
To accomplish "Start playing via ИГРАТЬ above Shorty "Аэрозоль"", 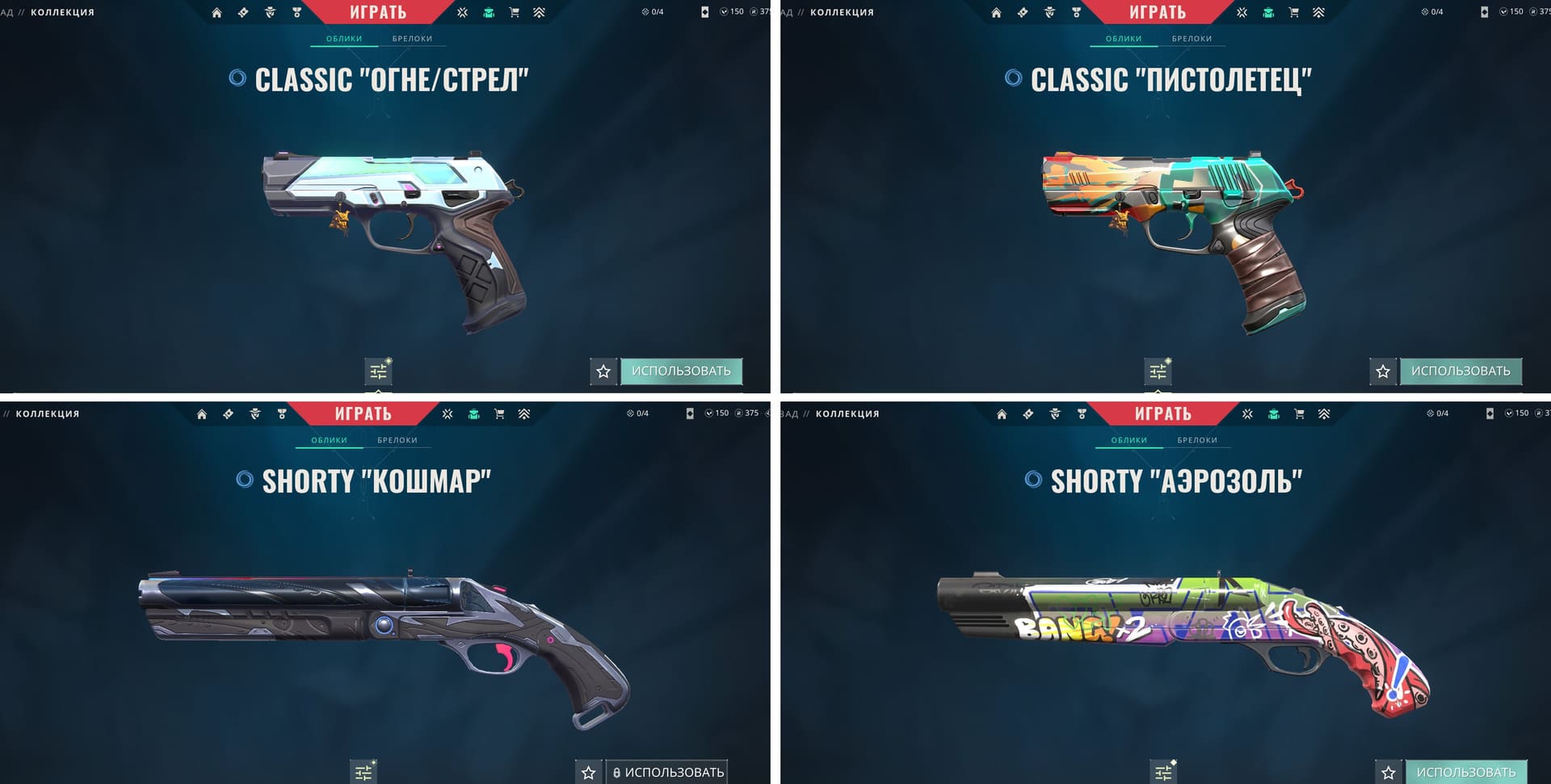I will click(1162, 413).
